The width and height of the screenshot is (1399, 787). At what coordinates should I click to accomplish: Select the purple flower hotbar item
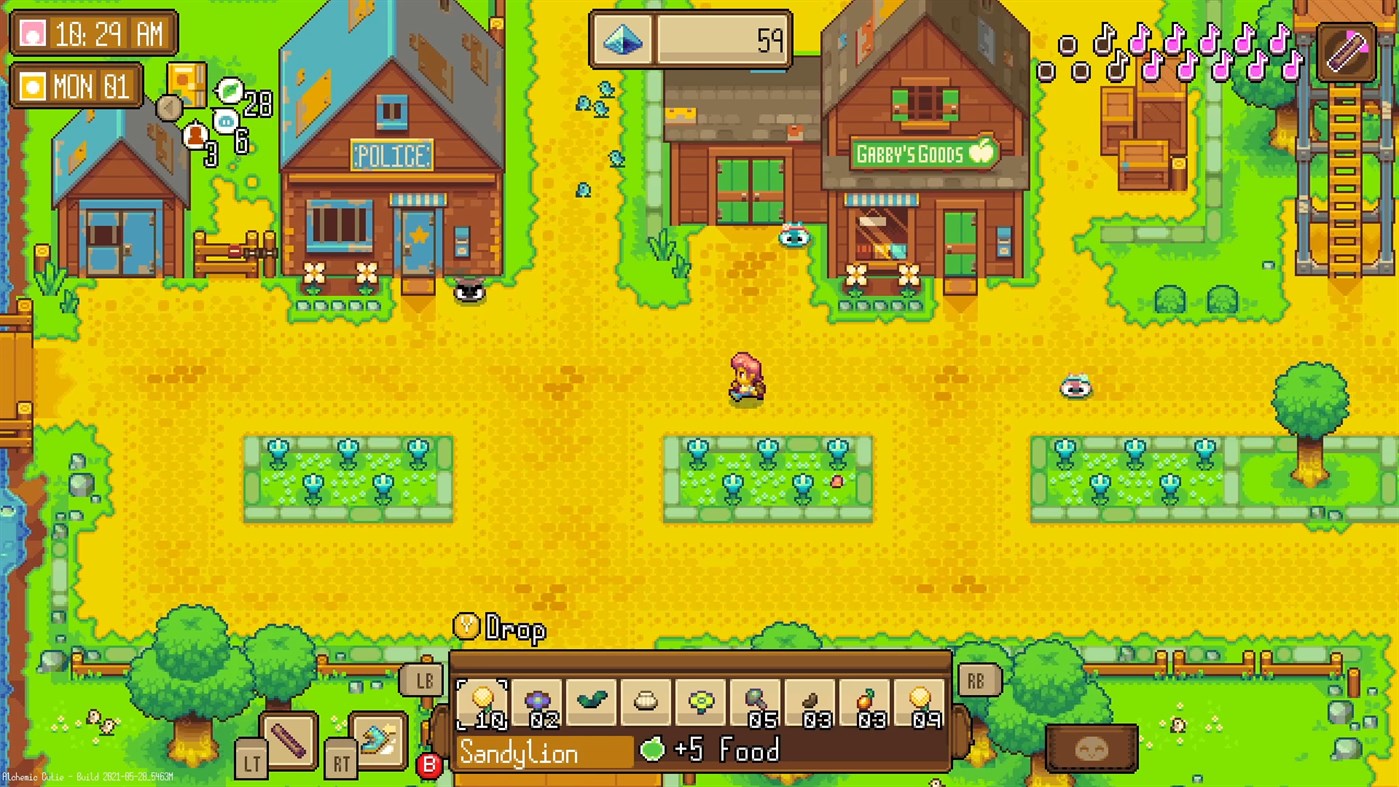539,700
